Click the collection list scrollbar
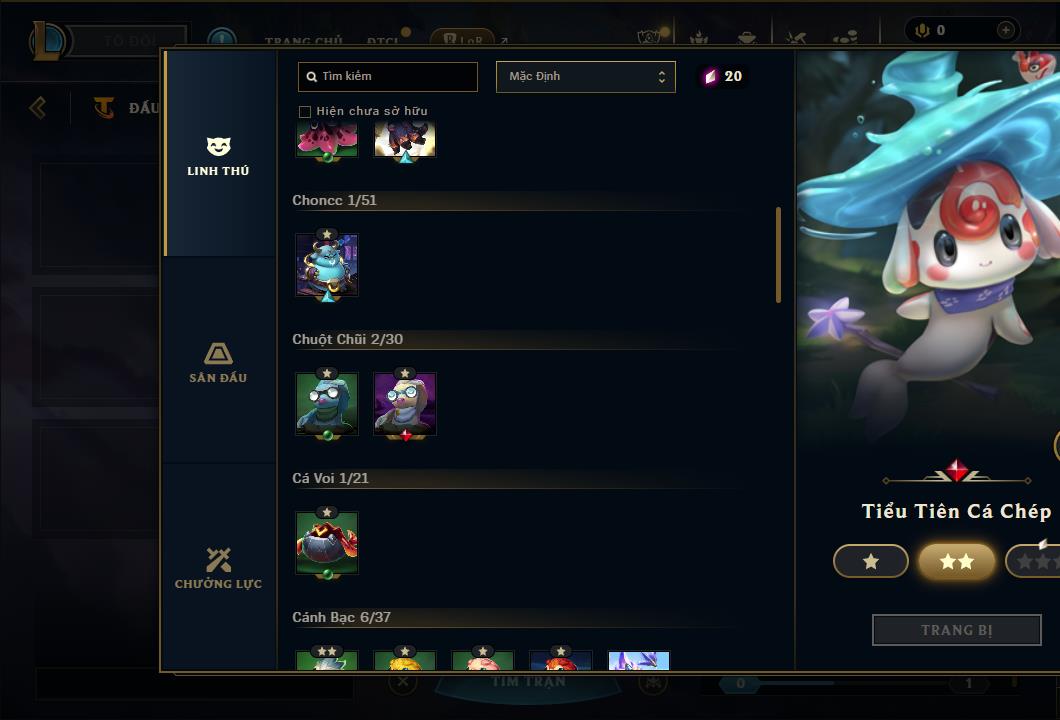This screenshot has height=720, width=1060. click(x=778, y=255)
